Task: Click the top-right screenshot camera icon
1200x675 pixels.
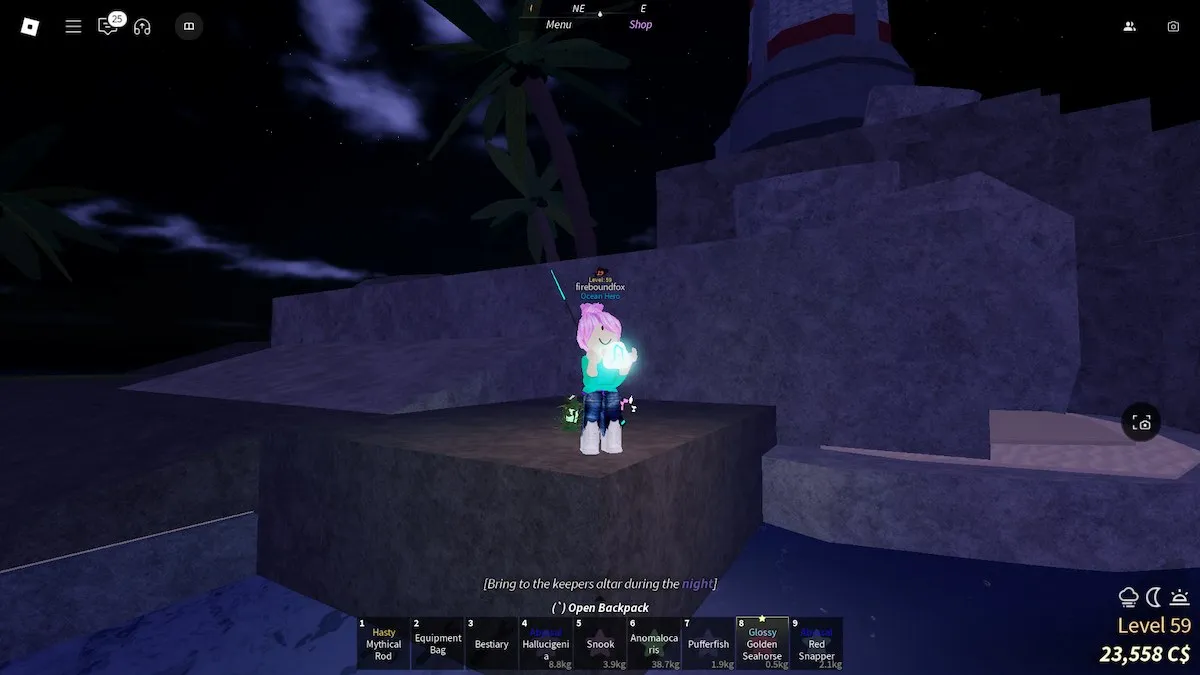Action: tap(1173, 27)
